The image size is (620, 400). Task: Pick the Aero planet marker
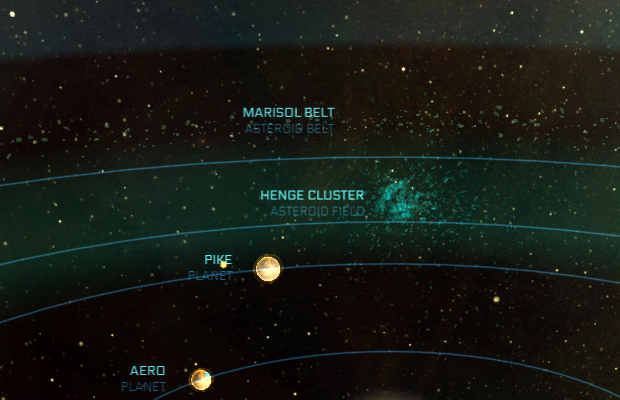pyautogui.click(x=201, y=379)
